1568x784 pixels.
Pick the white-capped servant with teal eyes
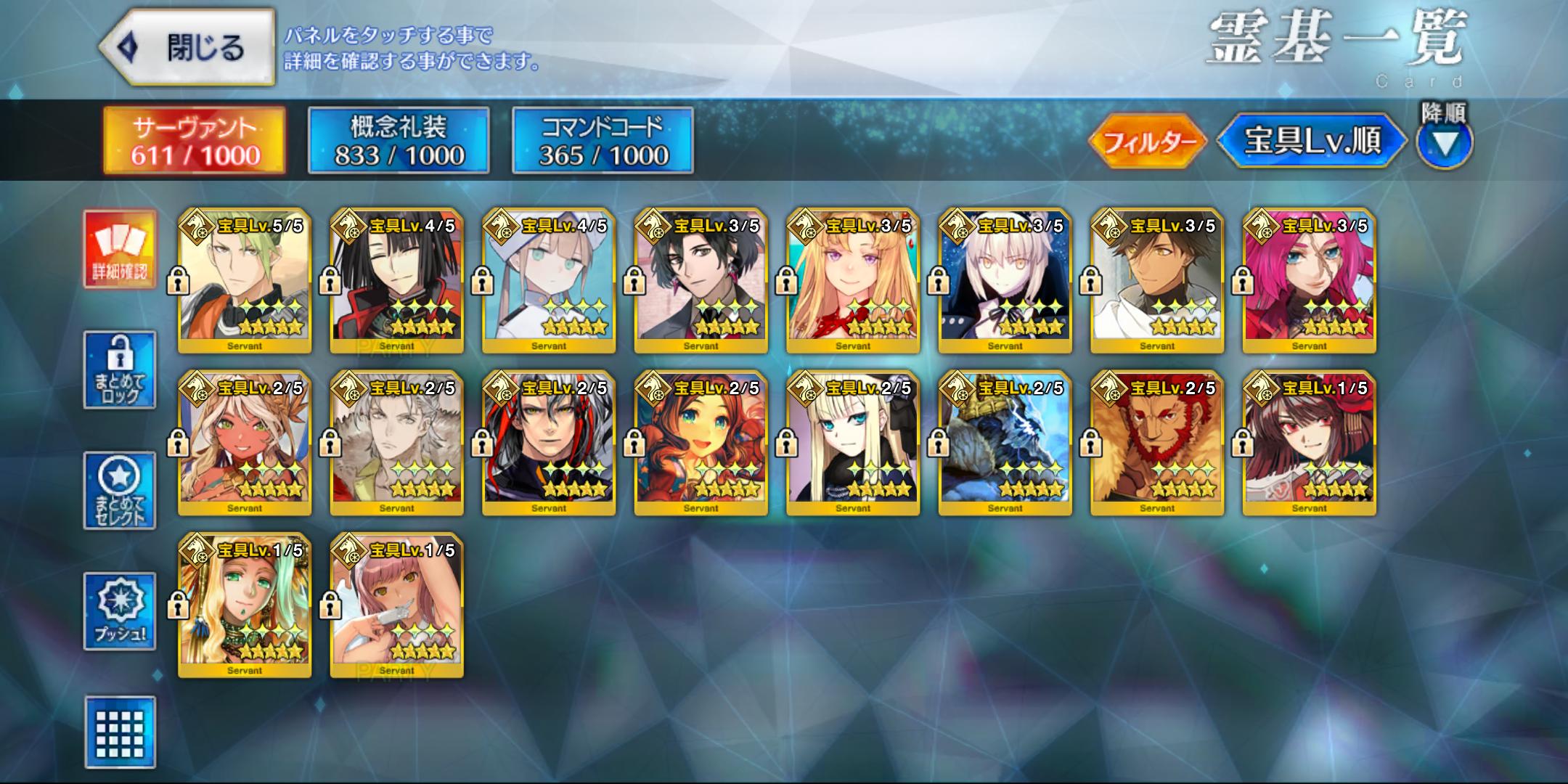(x=549, y=281)
